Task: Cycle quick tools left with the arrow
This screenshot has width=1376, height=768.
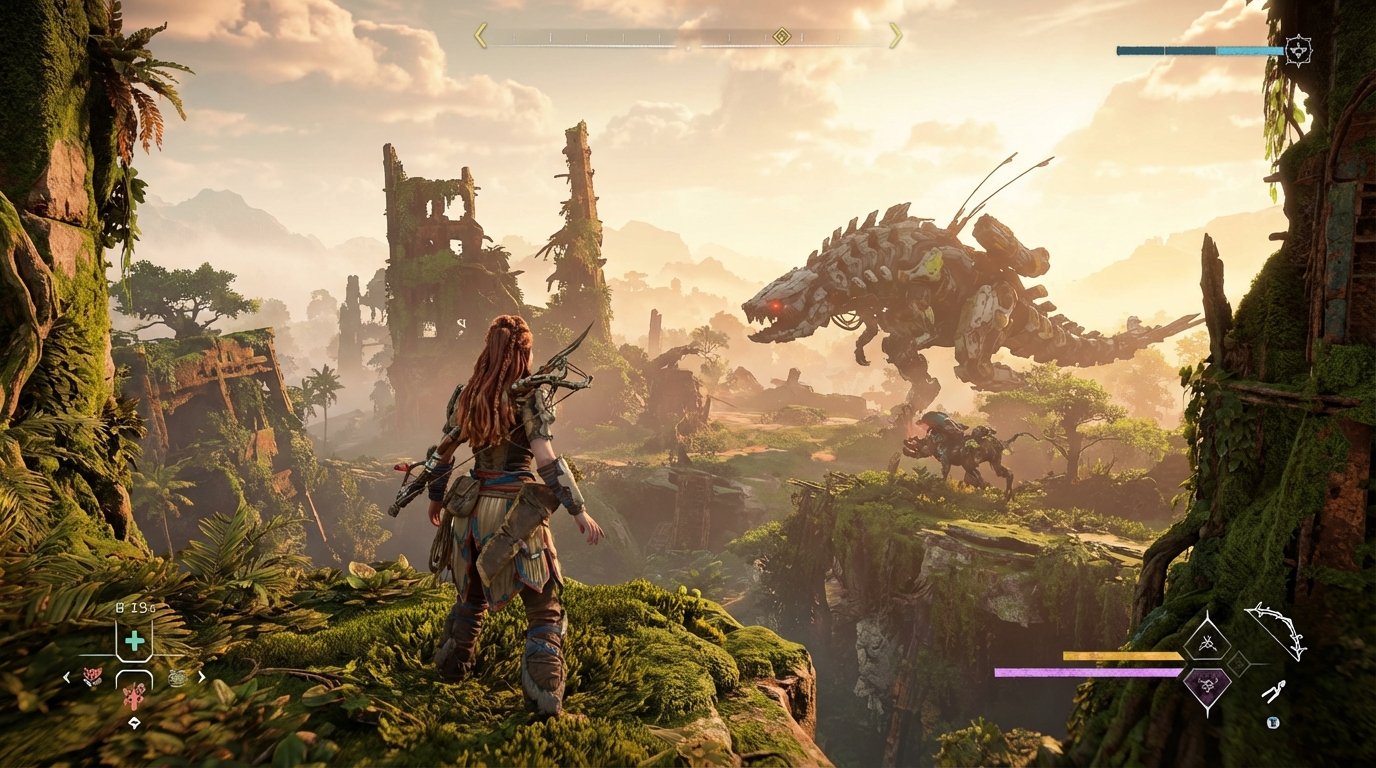Action: [x=67, y=677]
